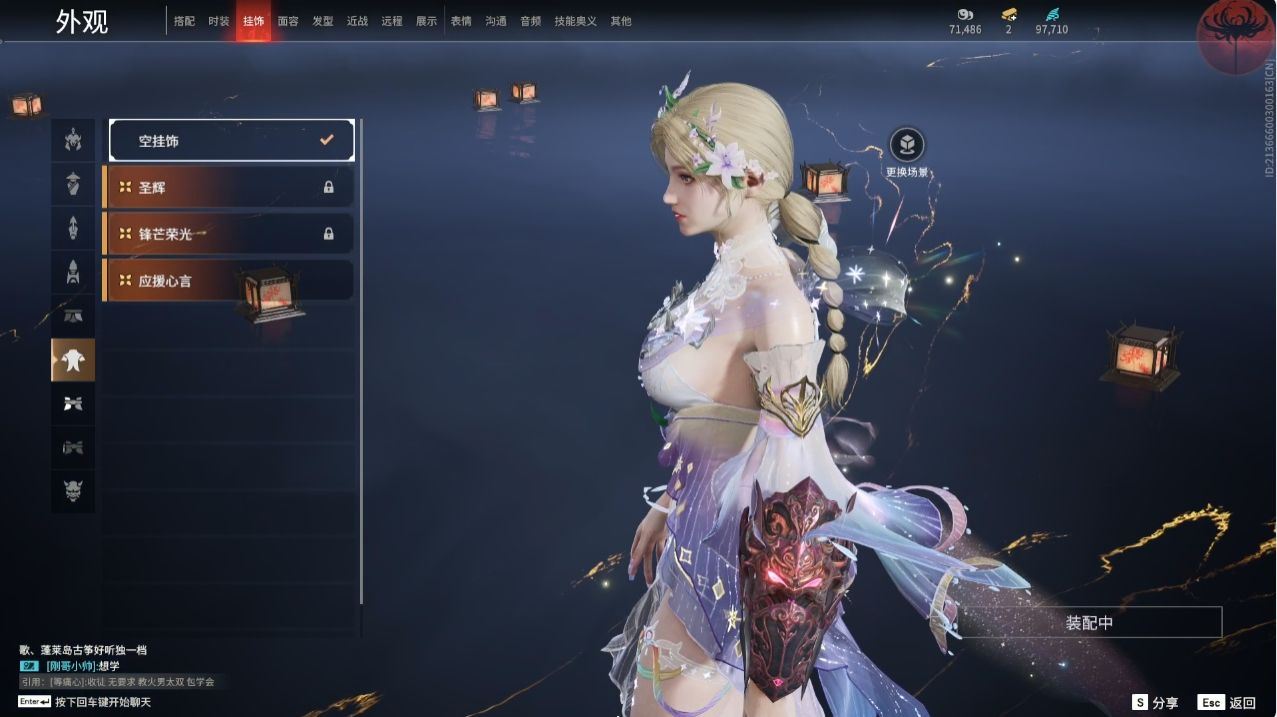This screenshot has height=717, width=1277.
Task: Go to the 发型 hairstyle tab
Action: 322,21
